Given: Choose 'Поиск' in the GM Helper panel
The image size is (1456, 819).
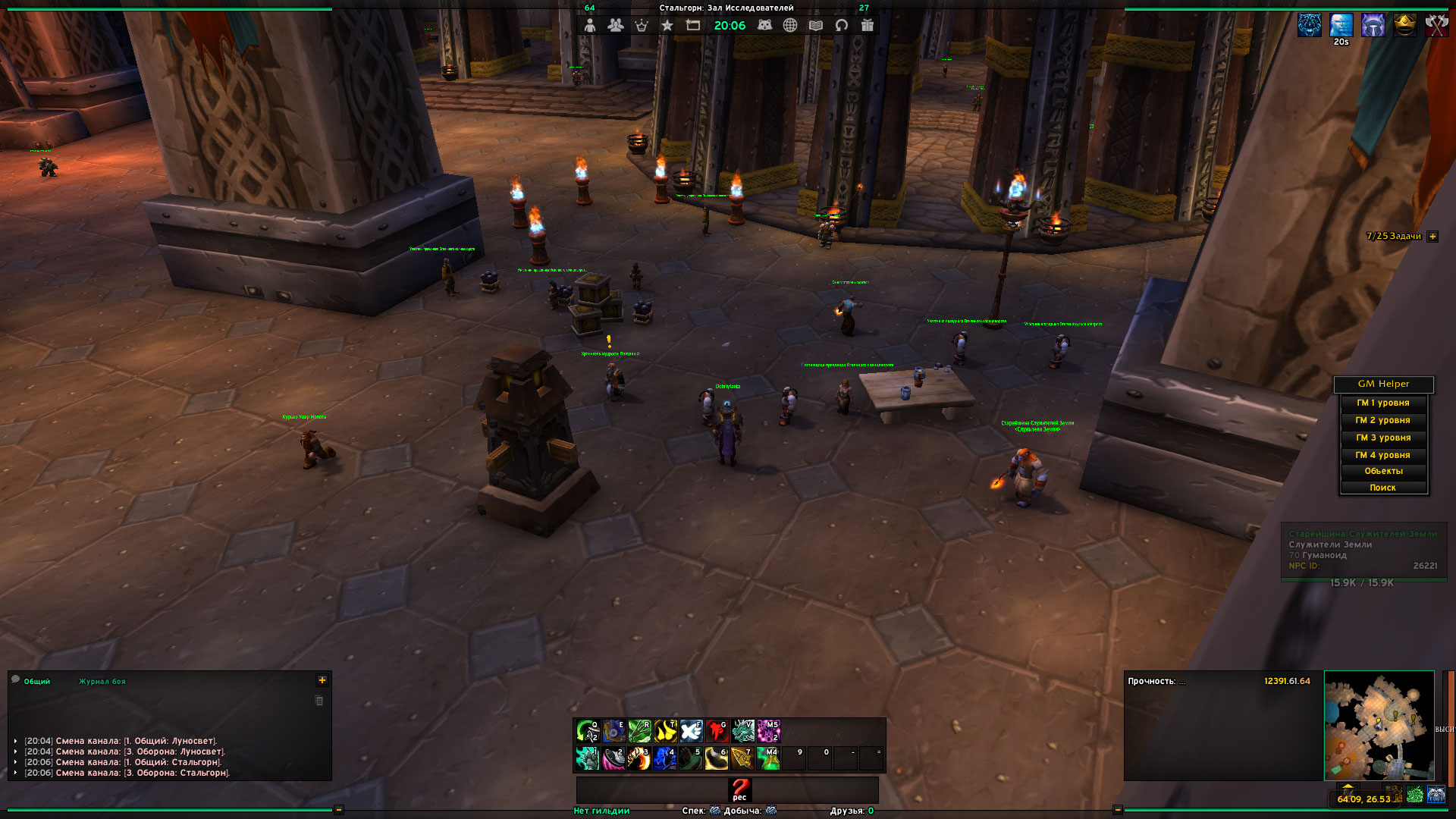Looking at the screenshot, I should click(x=1382, y=488).
